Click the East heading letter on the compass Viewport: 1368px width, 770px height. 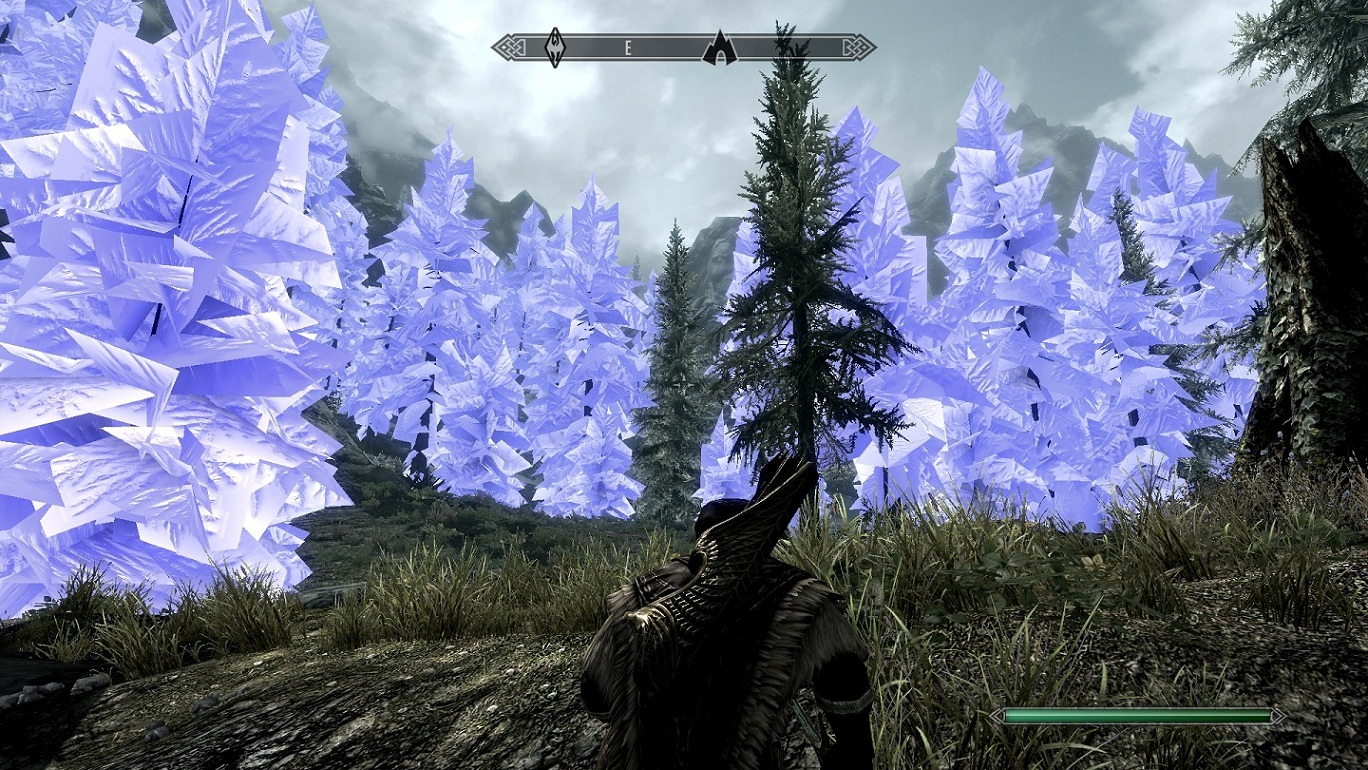point(629,47)
